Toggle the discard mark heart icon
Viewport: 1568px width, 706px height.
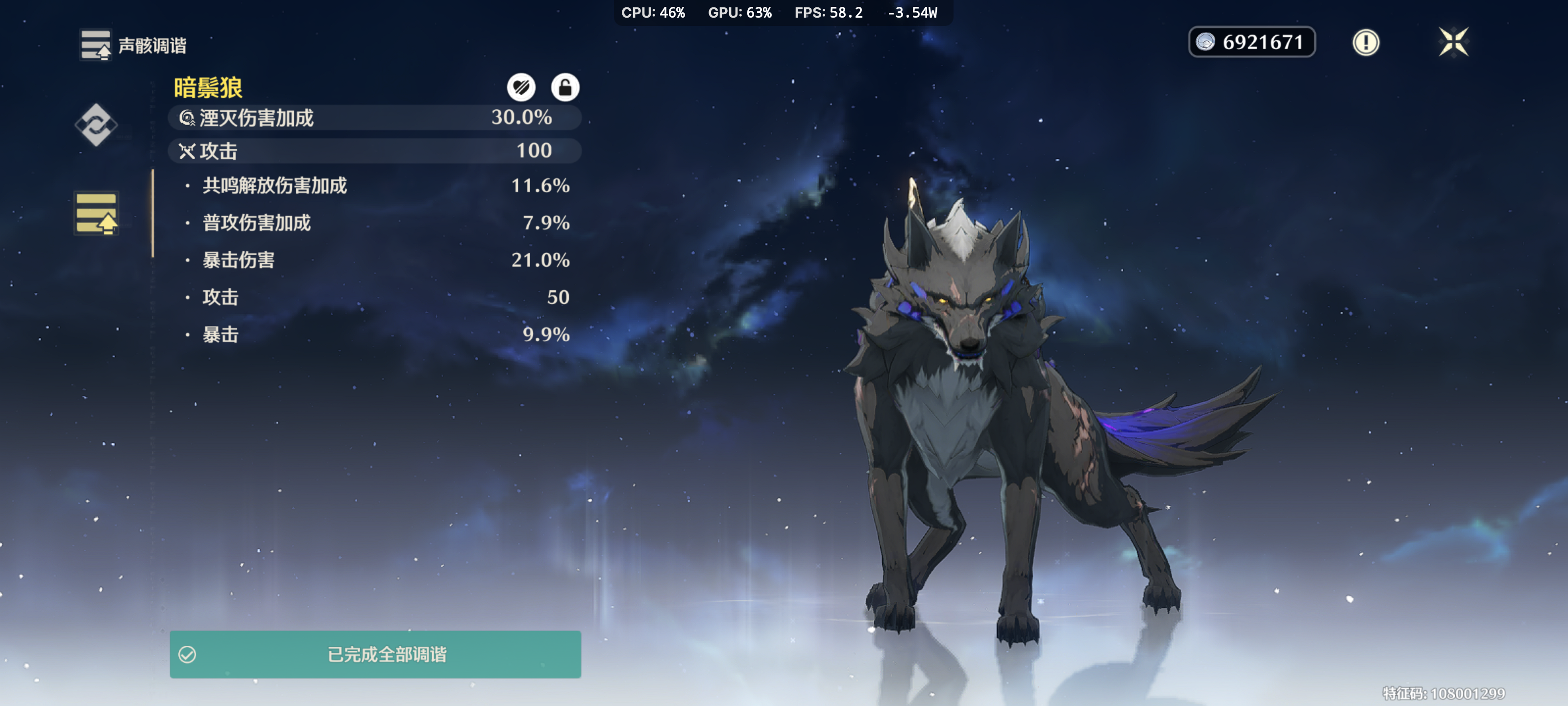coord(521,88)
